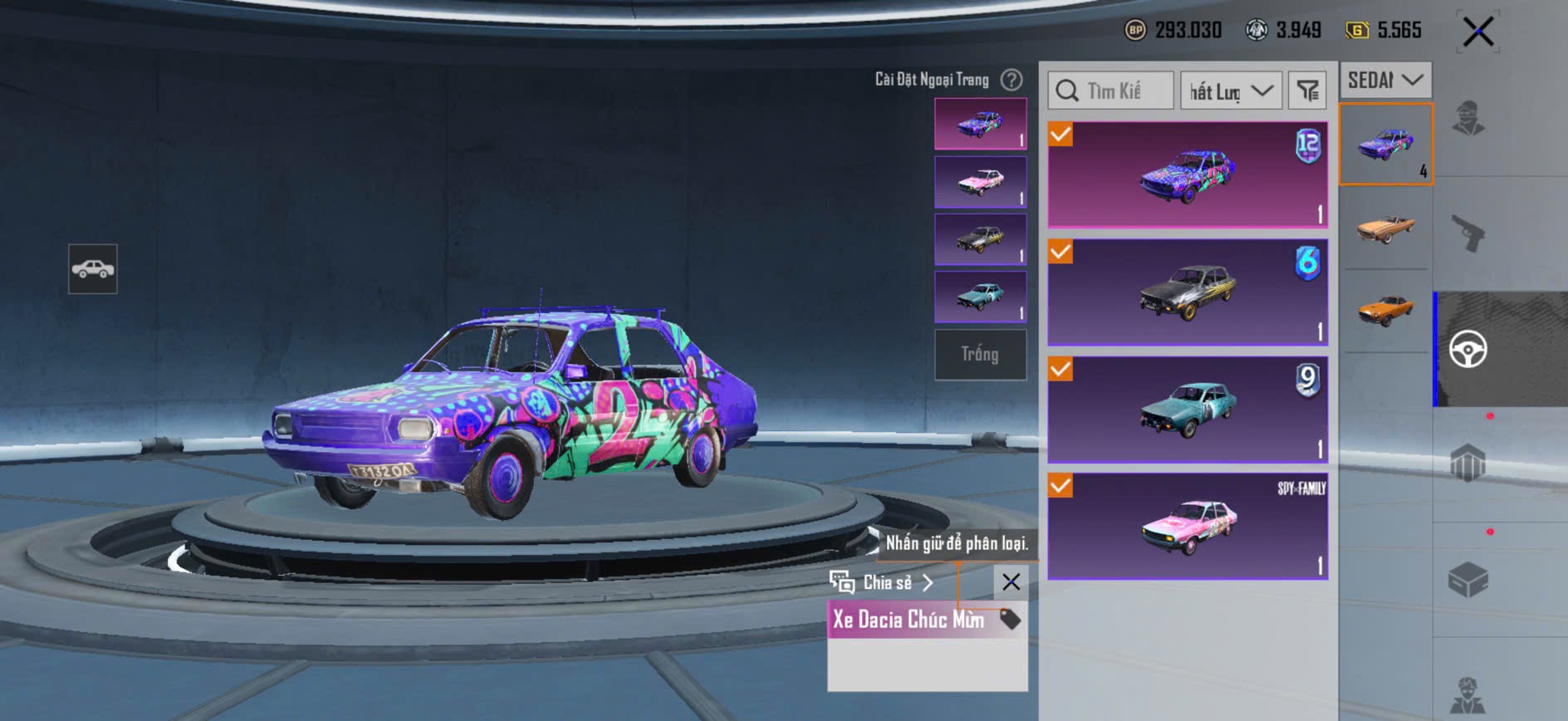The width and height of the screenshot is (1568, 721).
Task: Click the search skins input field
Action: 1111,91
